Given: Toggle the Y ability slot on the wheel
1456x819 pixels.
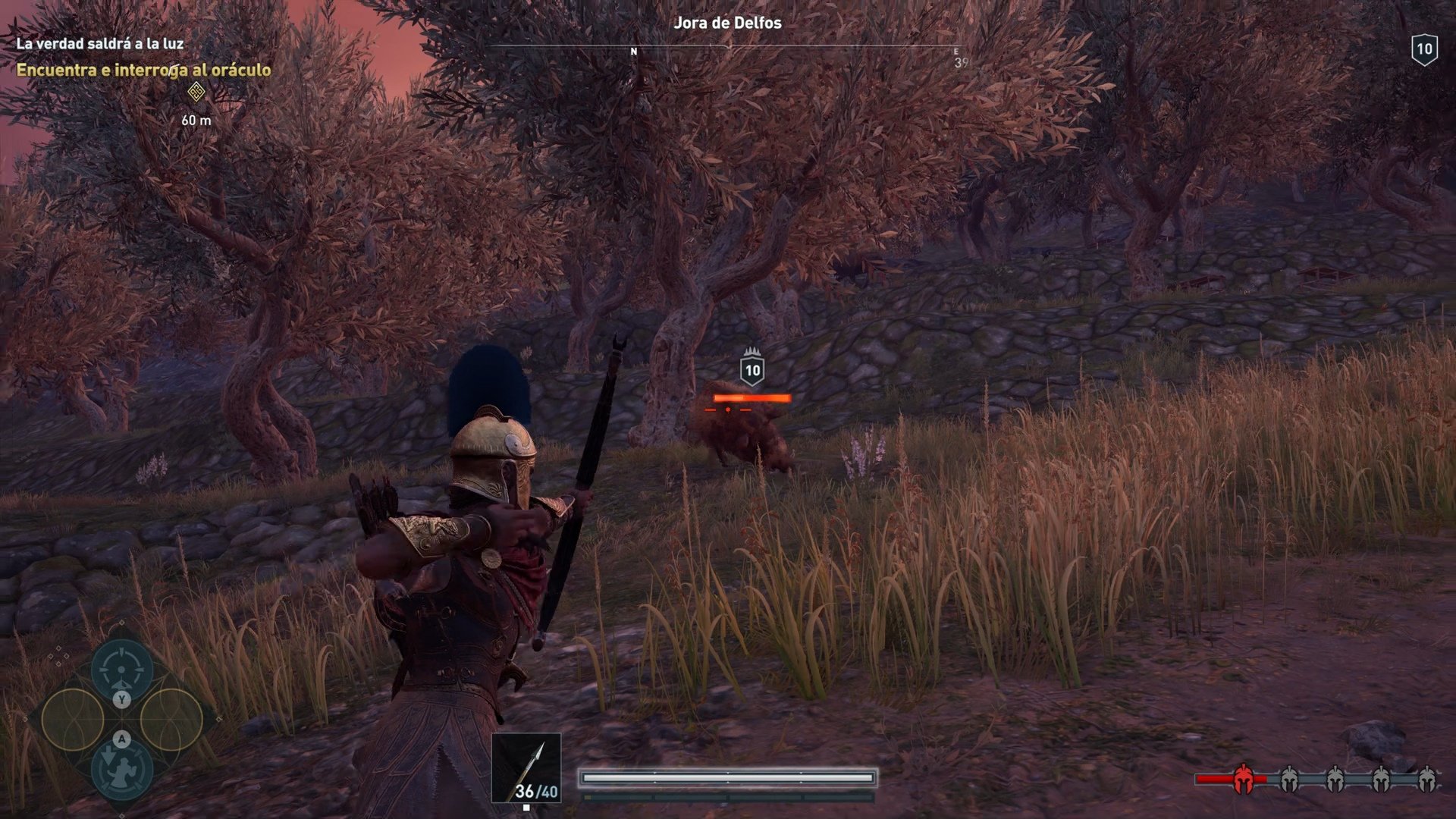Looking at the screenshot, I should 121,698.
